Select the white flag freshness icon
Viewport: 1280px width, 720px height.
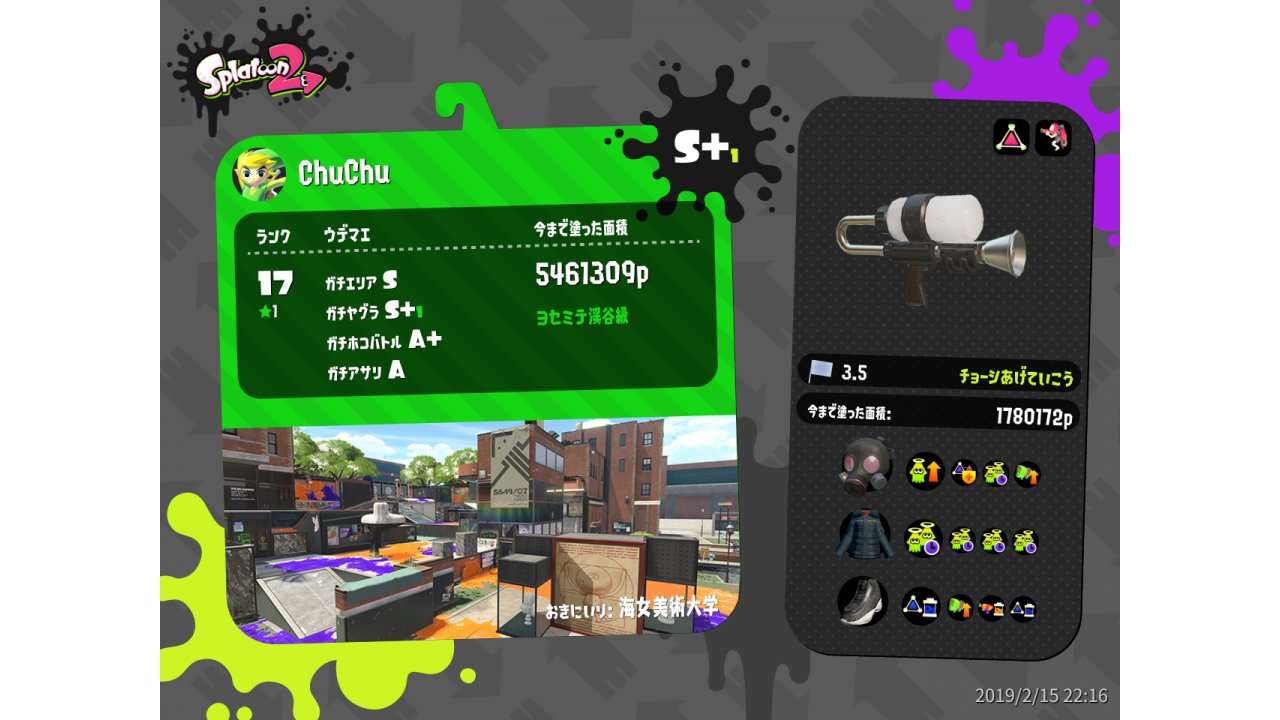point(821,372)
